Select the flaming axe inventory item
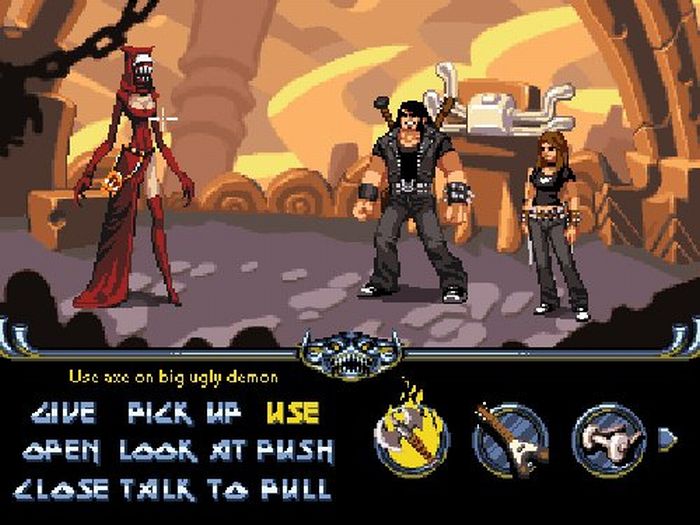This screenshot has width=700, height=525. [x=411, y=438]
